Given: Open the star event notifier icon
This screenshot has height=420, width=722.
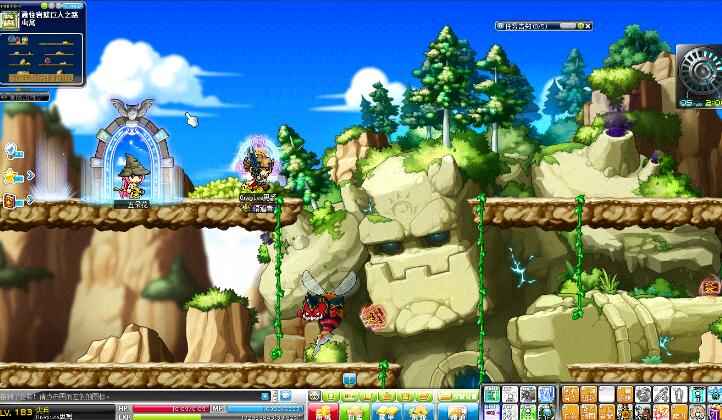Looking at the screenshot, I should (x=13, y=176).
